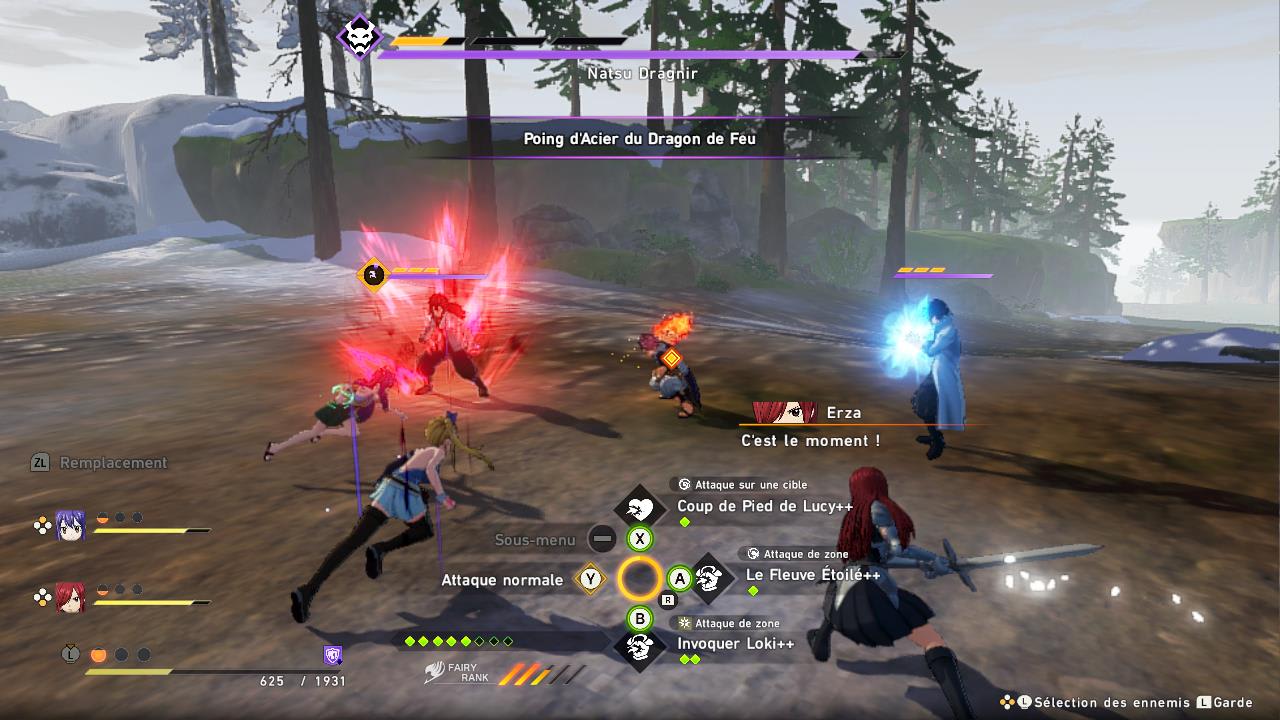Activate the Invoquer Loki++ skill
The image size is (1280, 720).
735,644
